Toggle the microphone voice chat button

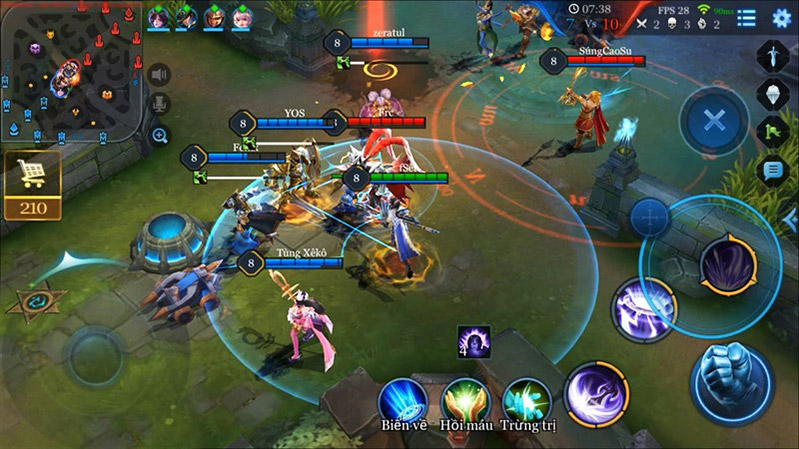(x=158, y=104)
